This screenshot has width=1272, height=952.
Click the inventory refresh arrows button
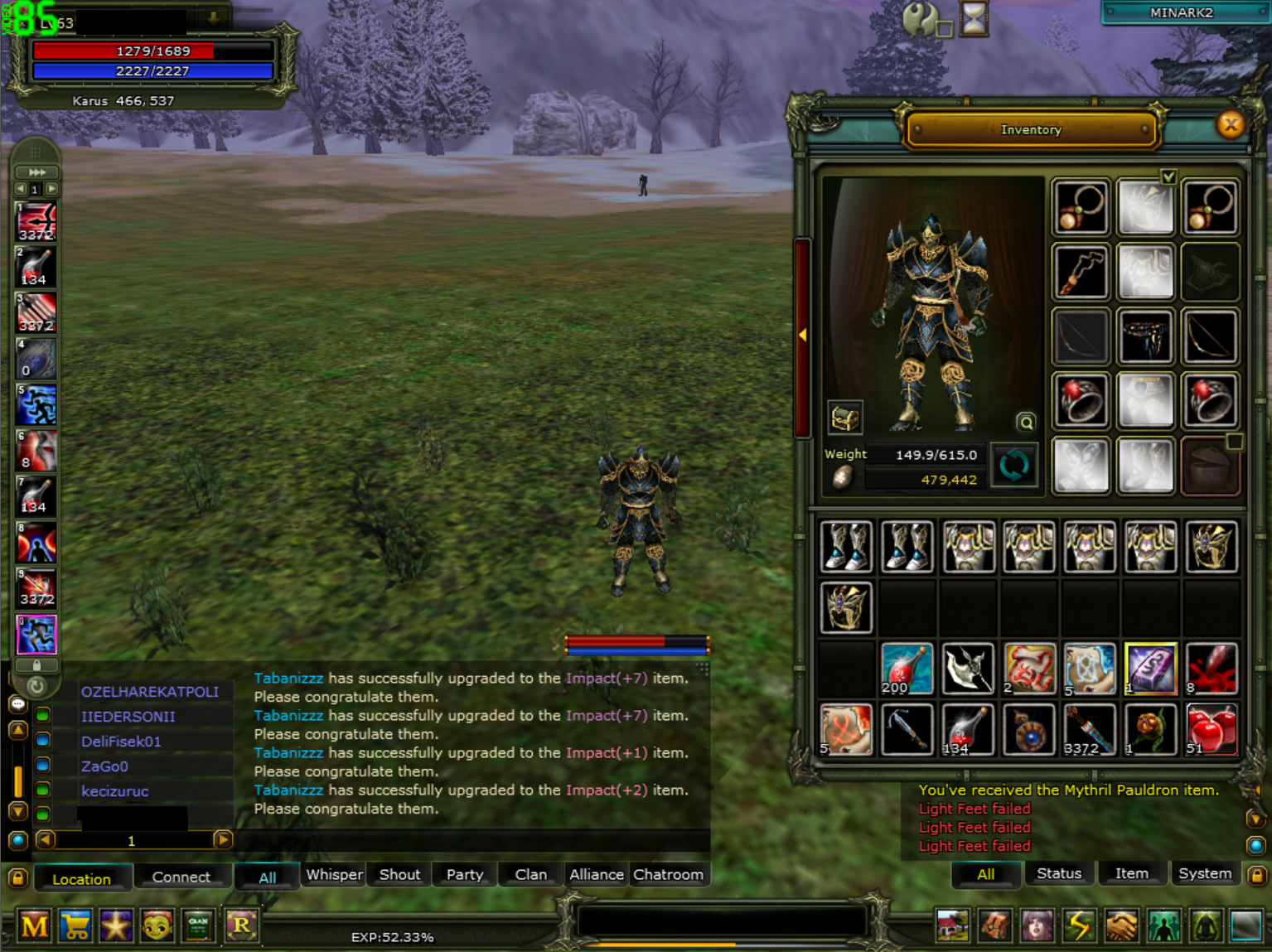click(x=1013, y=465)
